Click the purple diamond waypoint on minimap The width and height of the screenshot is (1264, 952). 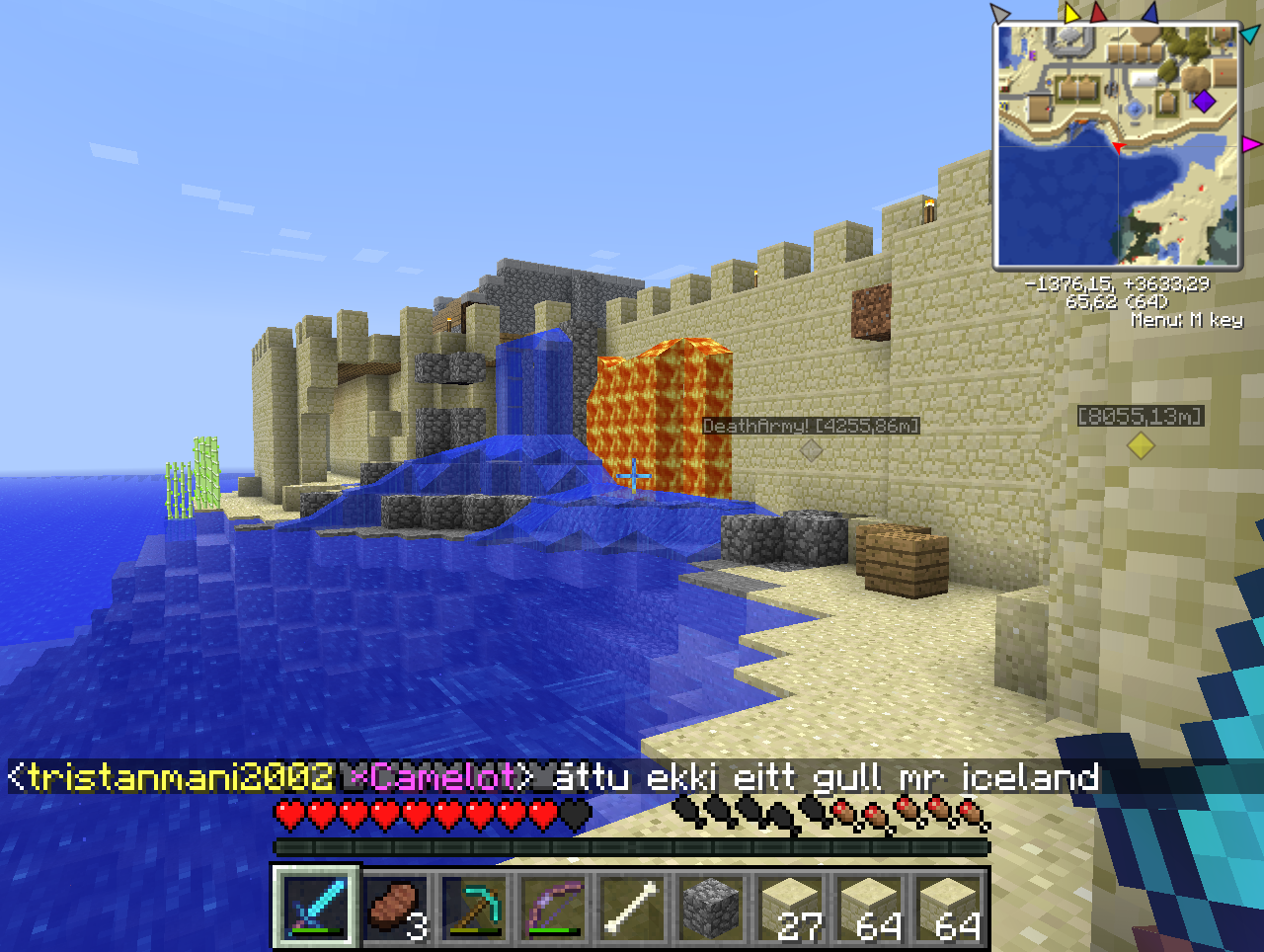(1204, 100)
